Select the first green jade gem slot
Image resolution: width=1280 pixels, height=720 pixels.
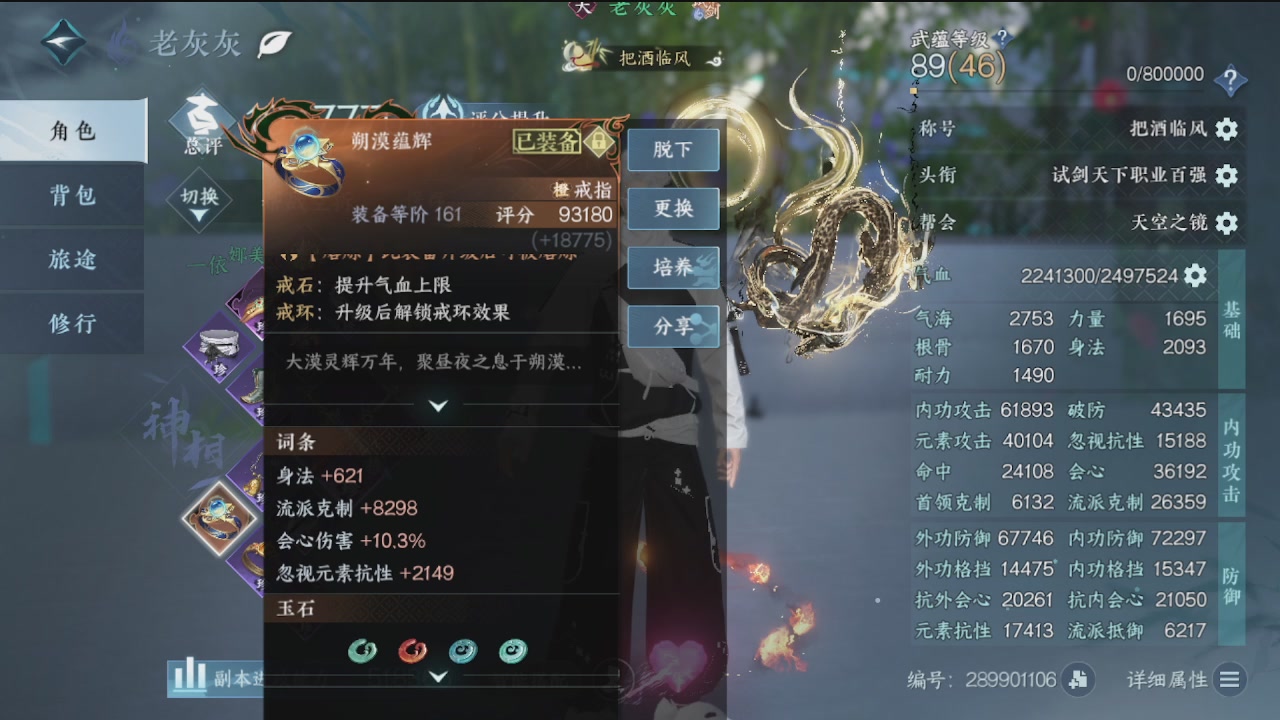pyautogui.click(x=361, y=650)
